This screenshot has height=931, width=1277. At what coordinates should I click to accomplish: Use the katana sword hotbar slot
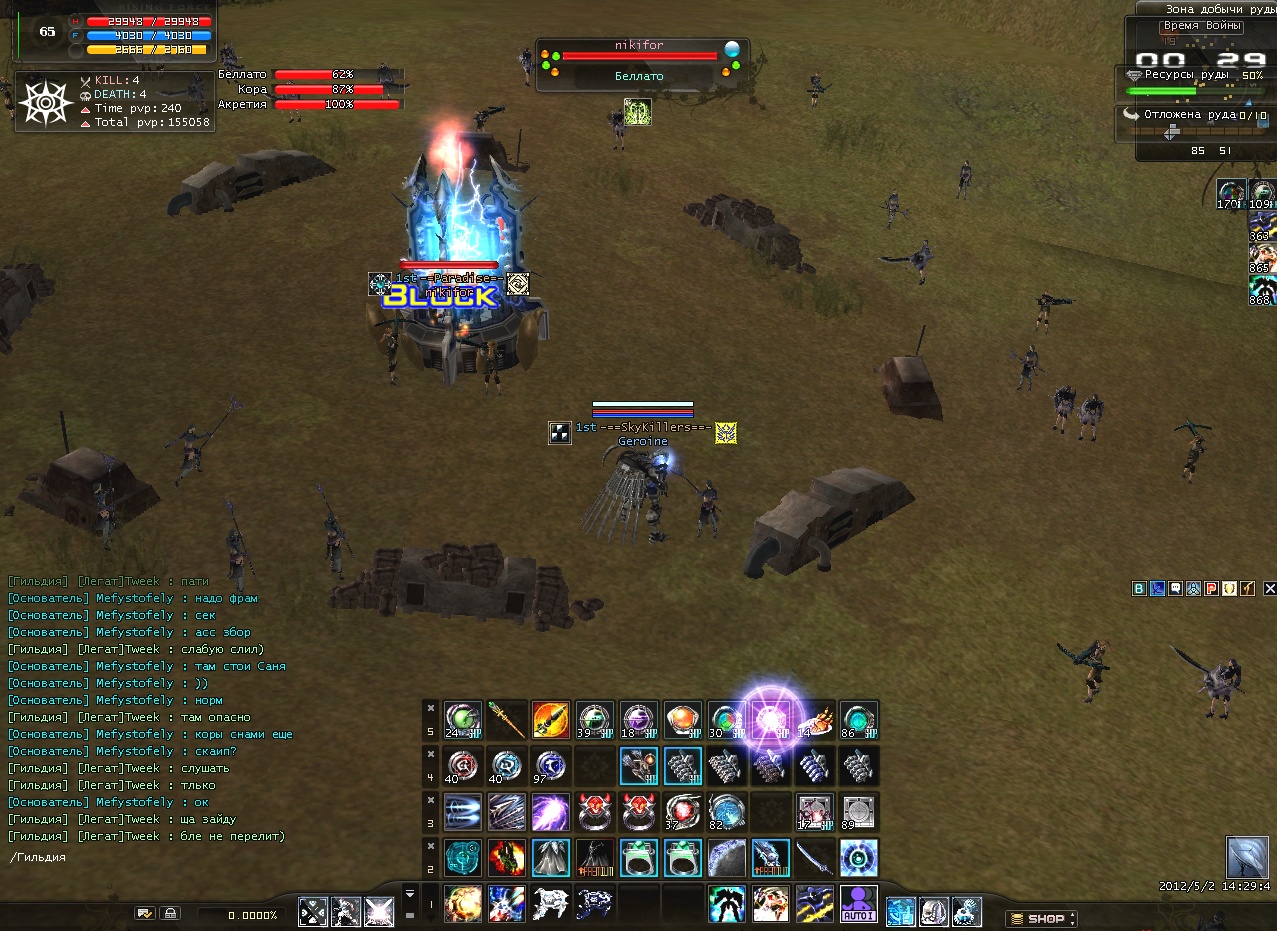pyautogui.click(x=814, y=857)
